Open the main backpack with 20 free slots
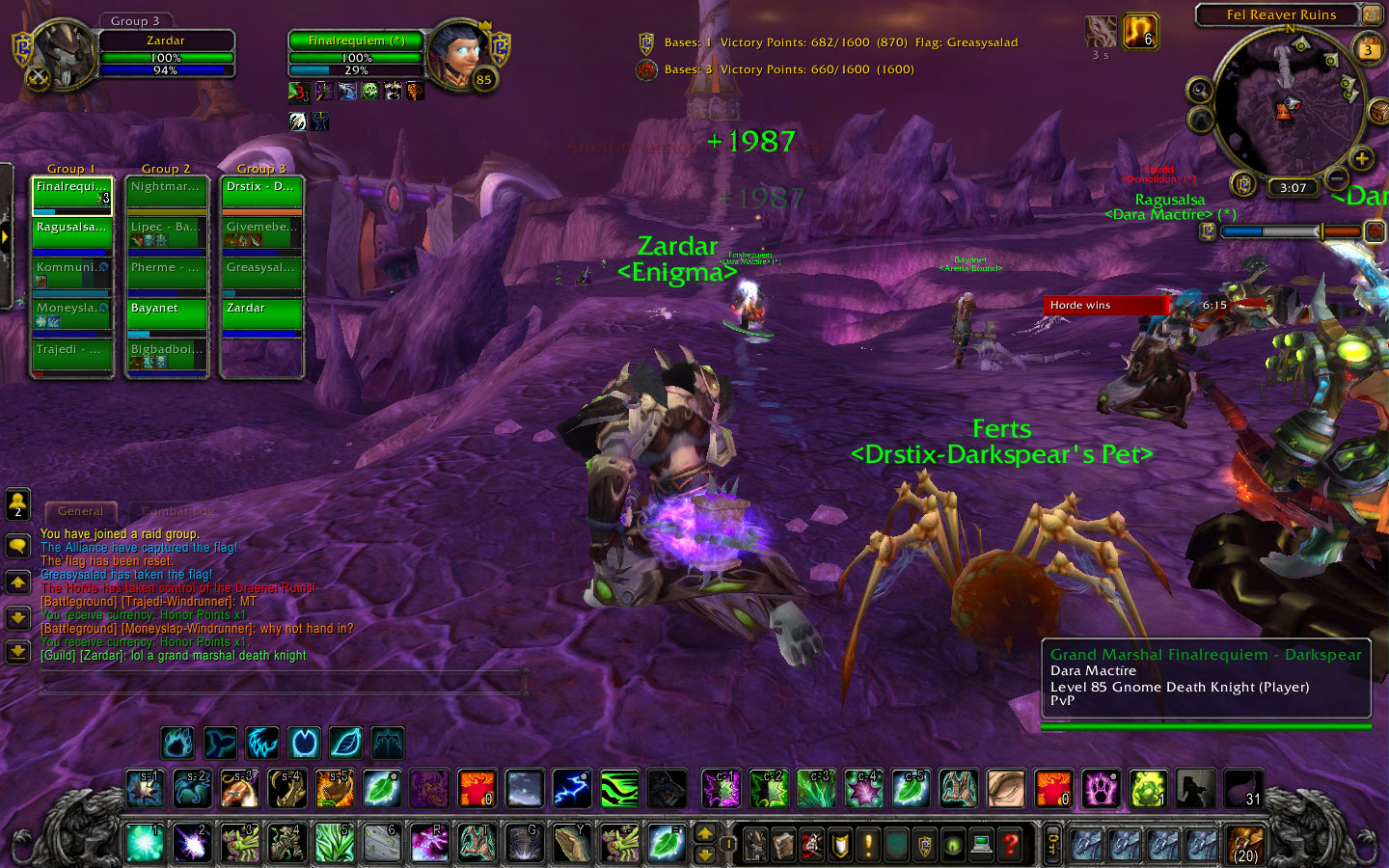Image resolution: width=1389 pixels, height=868 pixels. coord(1245,845)
